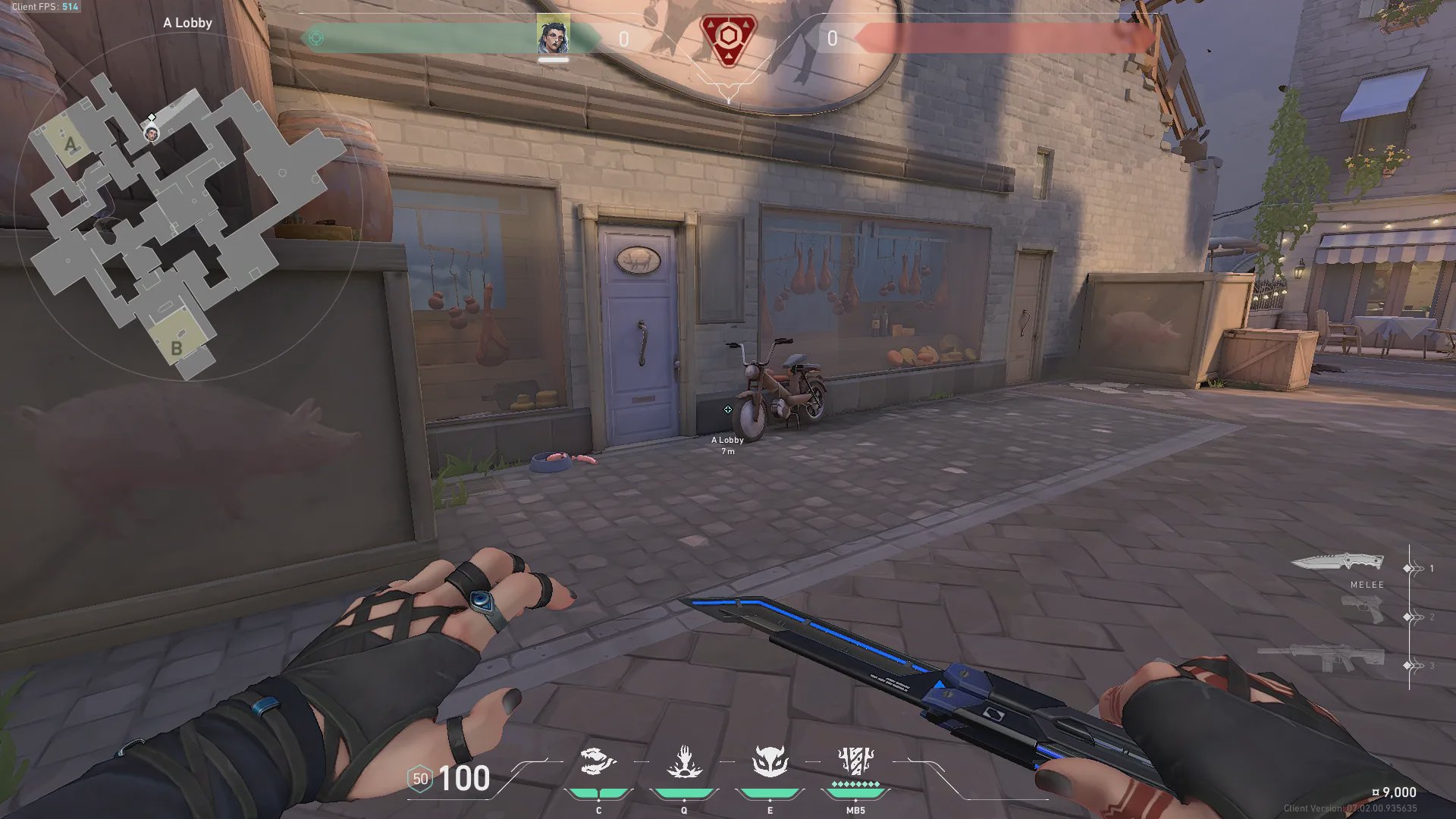This screenshot has height=819, width=1456.
Task: Click the minimap in the corner
Action: 186,220
